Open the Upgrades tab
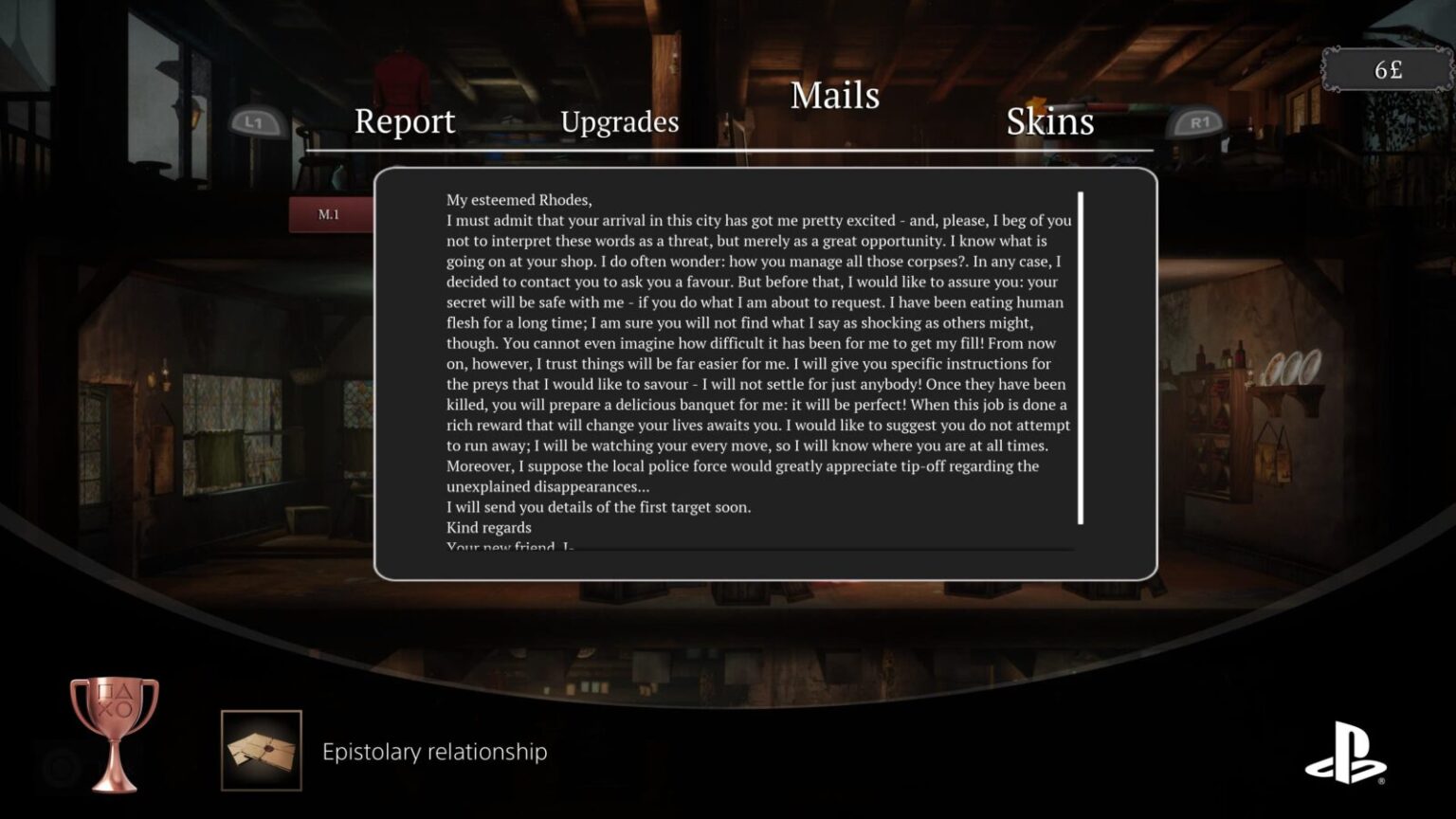1456x819 pixels. [x=620, y=121]
